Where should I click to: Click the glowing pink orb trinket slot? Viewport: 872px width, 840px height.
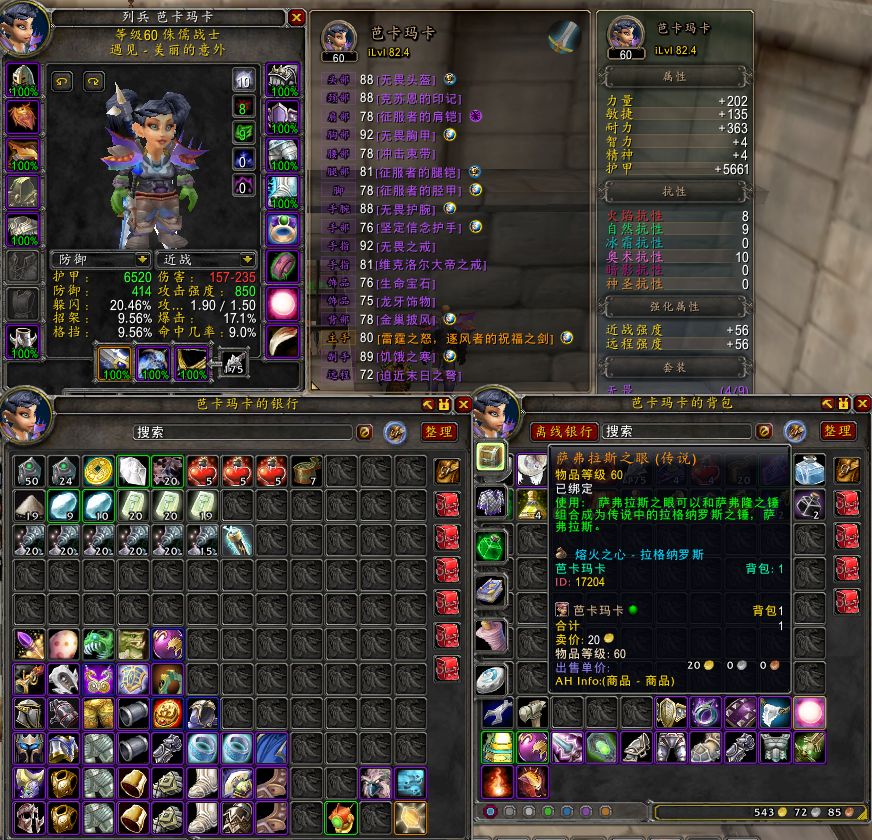pos(281,302)
